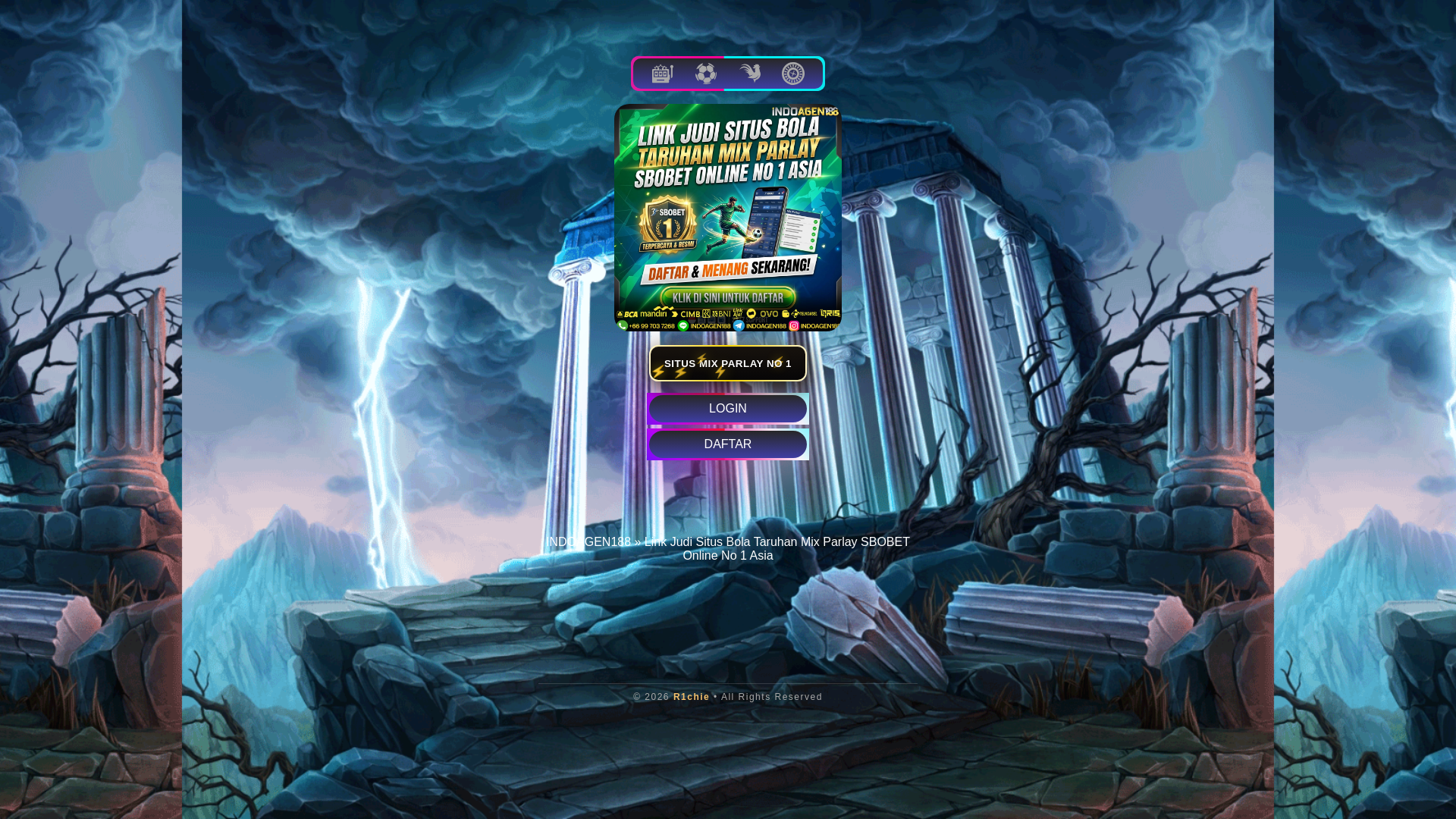Viewport: 1456px width, 819px height.
Task: Open the roulette wheel category icon
Action: (793, 74)
